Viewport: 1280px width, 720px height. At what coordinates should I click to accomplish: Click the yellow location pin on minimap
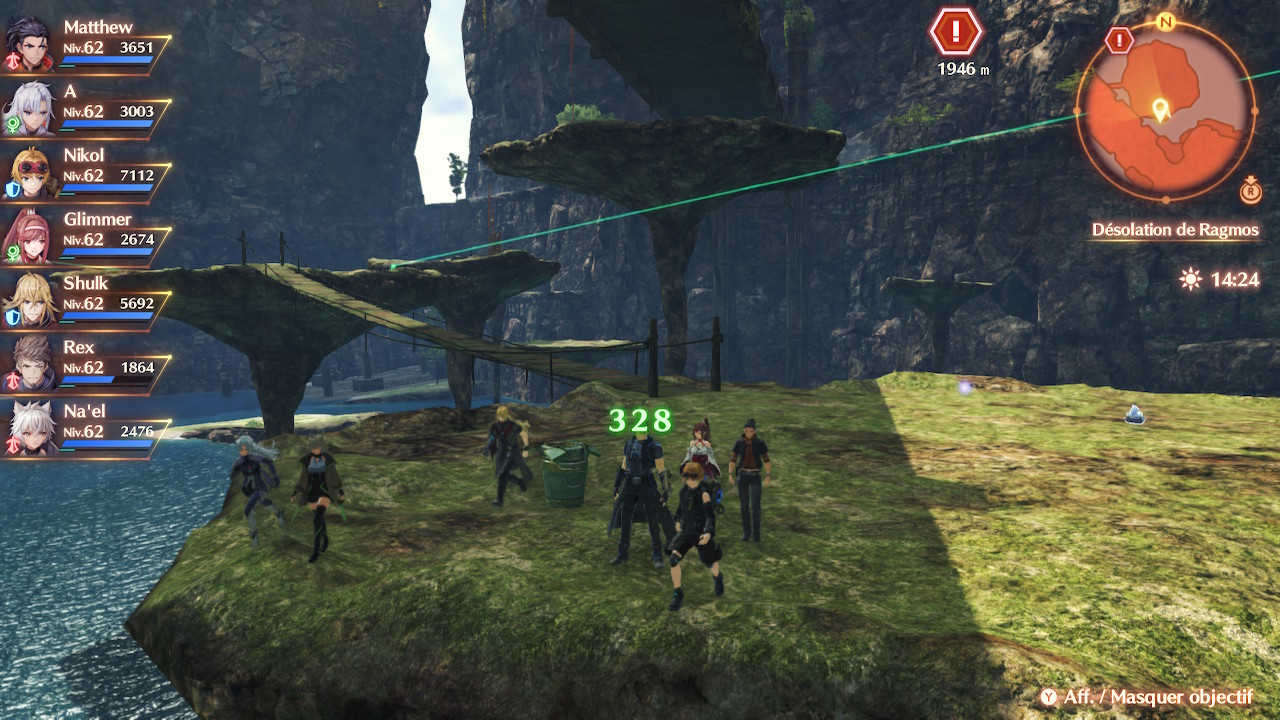pos(1160,109)
